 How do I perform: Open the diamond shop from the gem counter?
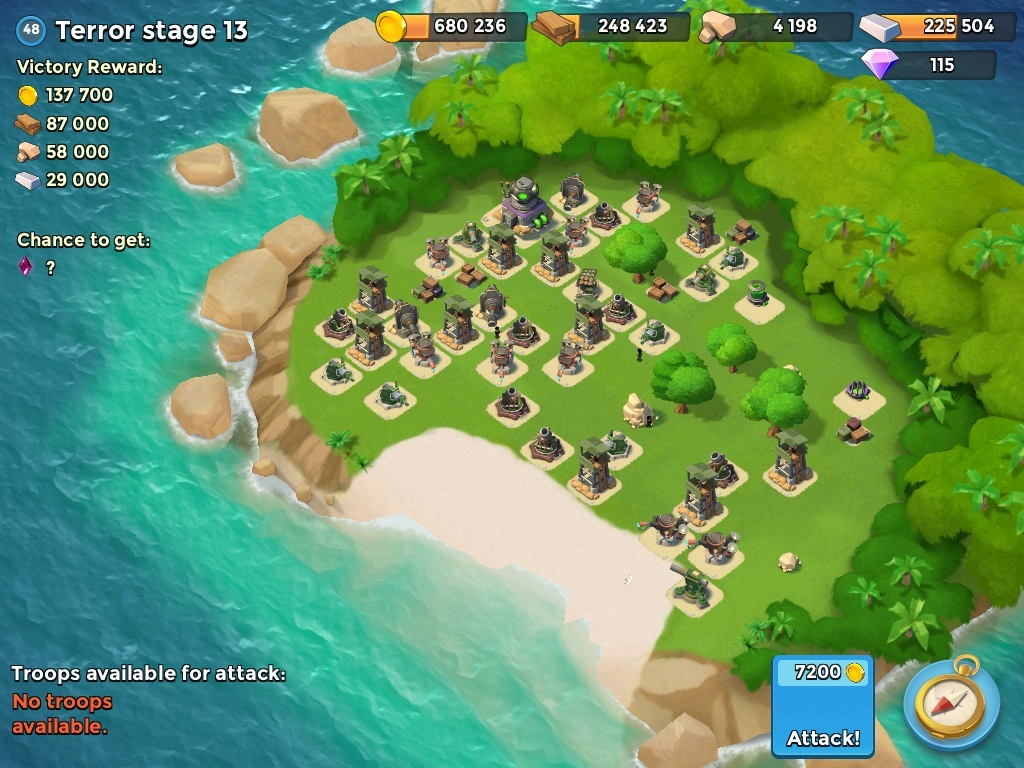pos(929,65)
